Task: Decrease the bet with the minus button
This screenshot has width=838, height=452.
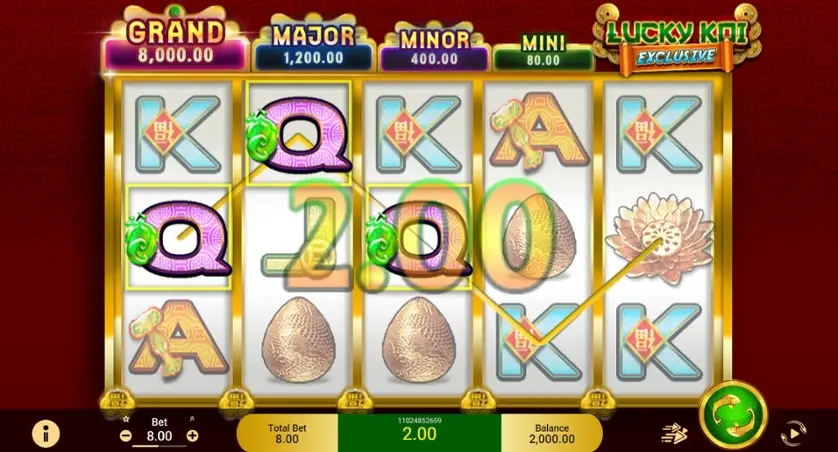Action: coord(126,436)
